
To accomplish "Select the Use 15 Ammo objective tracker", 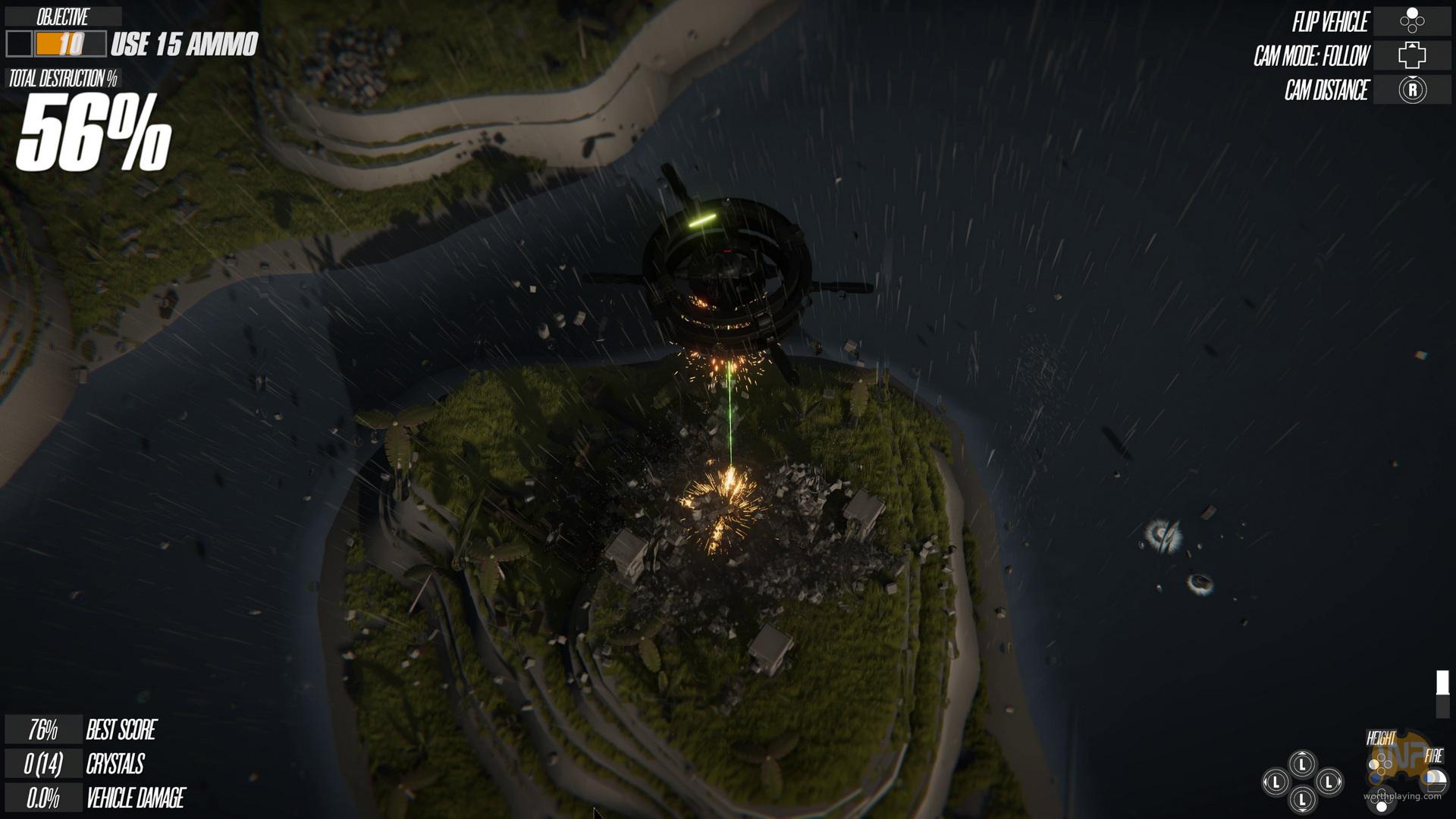I will [132, 44].
